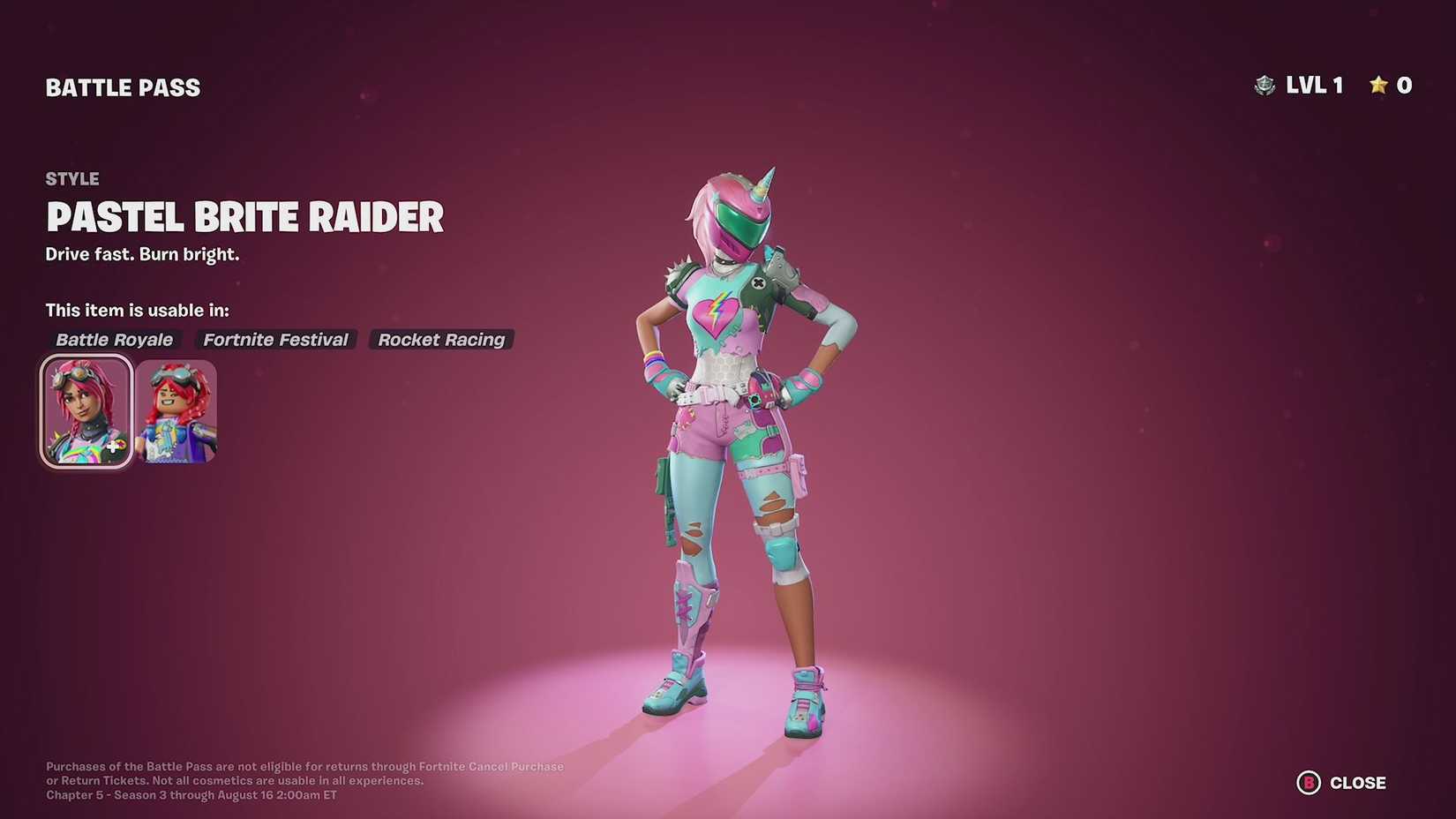
Task: Click the gold star showing 0 stars
Action: click(x=1378, y=85)
